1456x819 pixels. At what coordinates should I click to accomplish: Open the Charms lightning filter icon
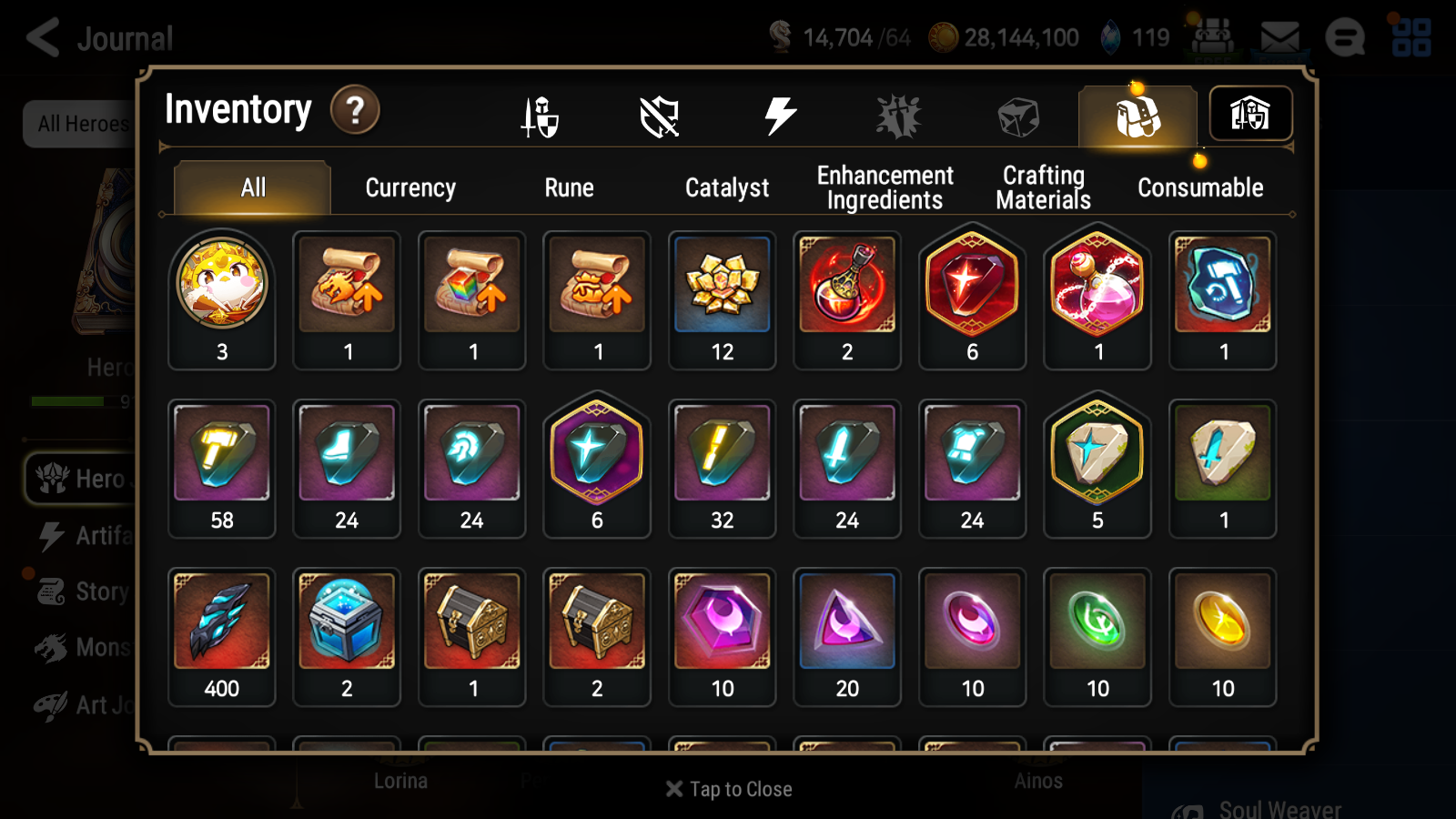[x=779, y=114]
